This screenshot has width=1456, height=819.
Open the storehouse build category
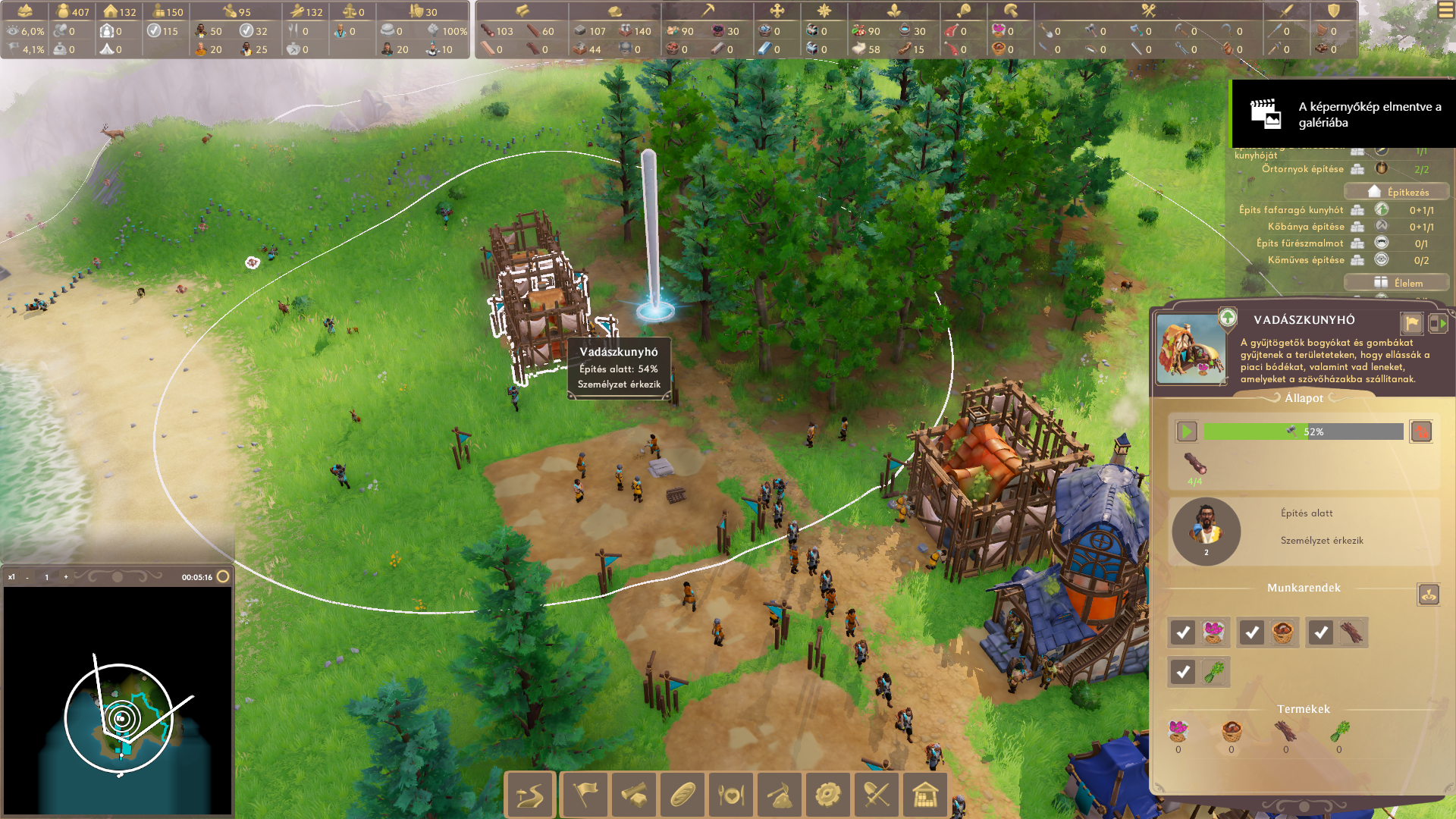point(925,795)
